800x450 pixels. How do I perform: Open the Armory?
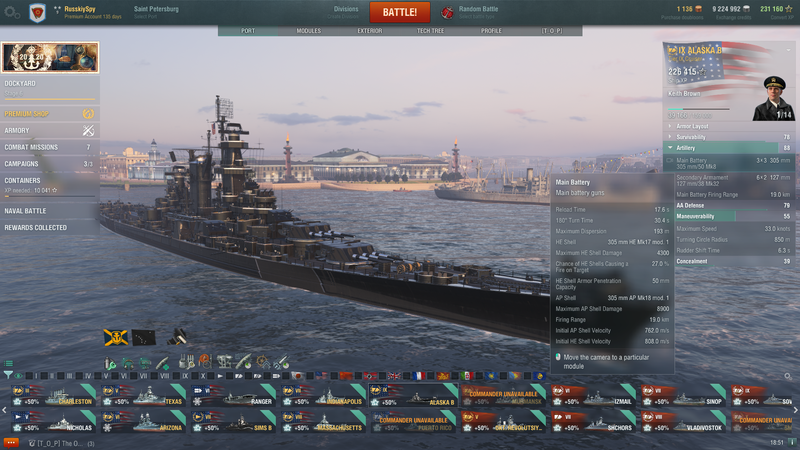tap(49, 130)
